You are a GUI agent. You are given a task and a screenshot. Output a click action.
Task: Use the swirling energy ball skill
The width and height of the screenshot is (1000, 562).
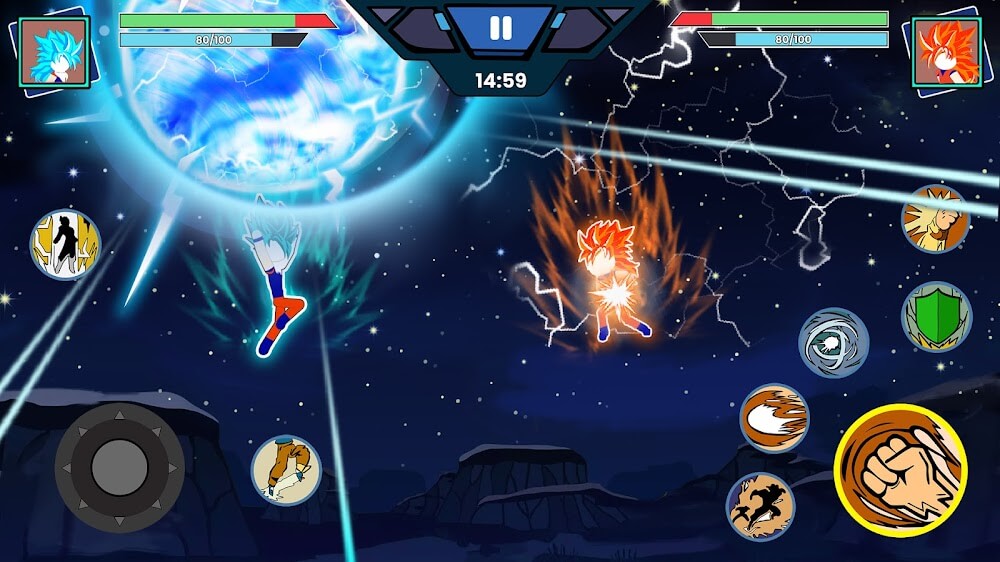(833, 342)
